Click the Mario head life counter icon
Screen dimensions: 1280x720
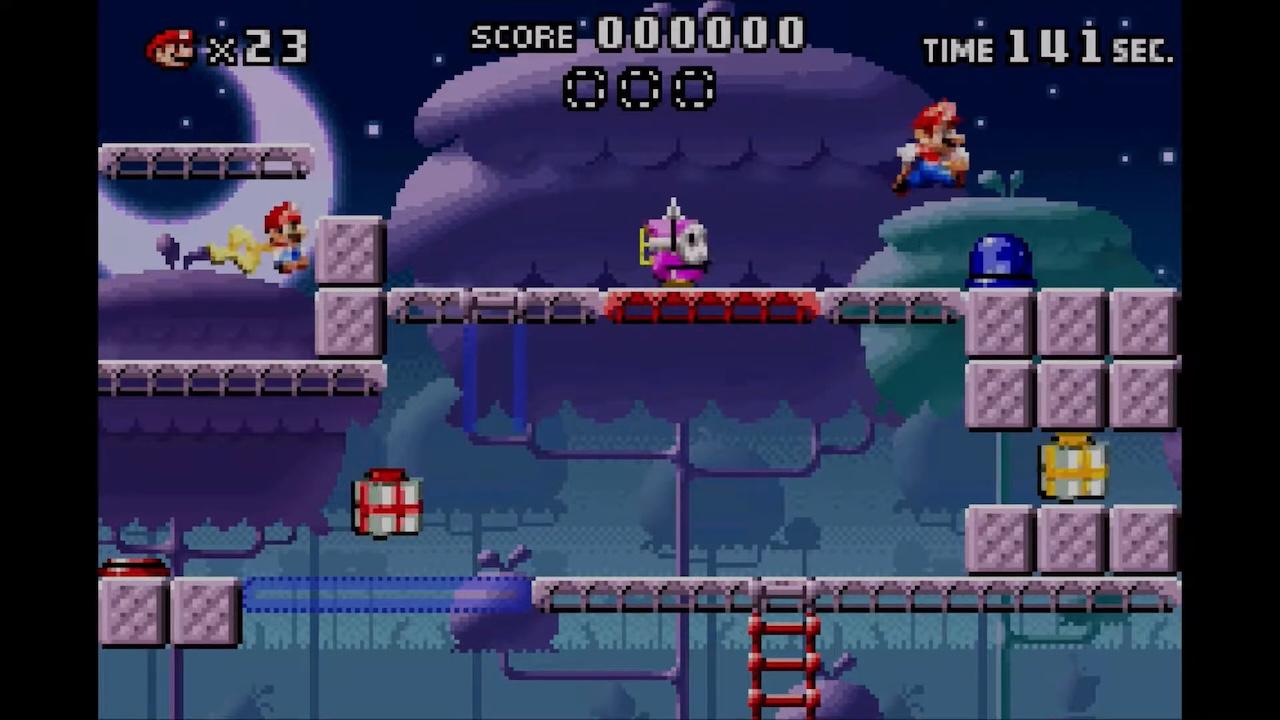(172, 48)
